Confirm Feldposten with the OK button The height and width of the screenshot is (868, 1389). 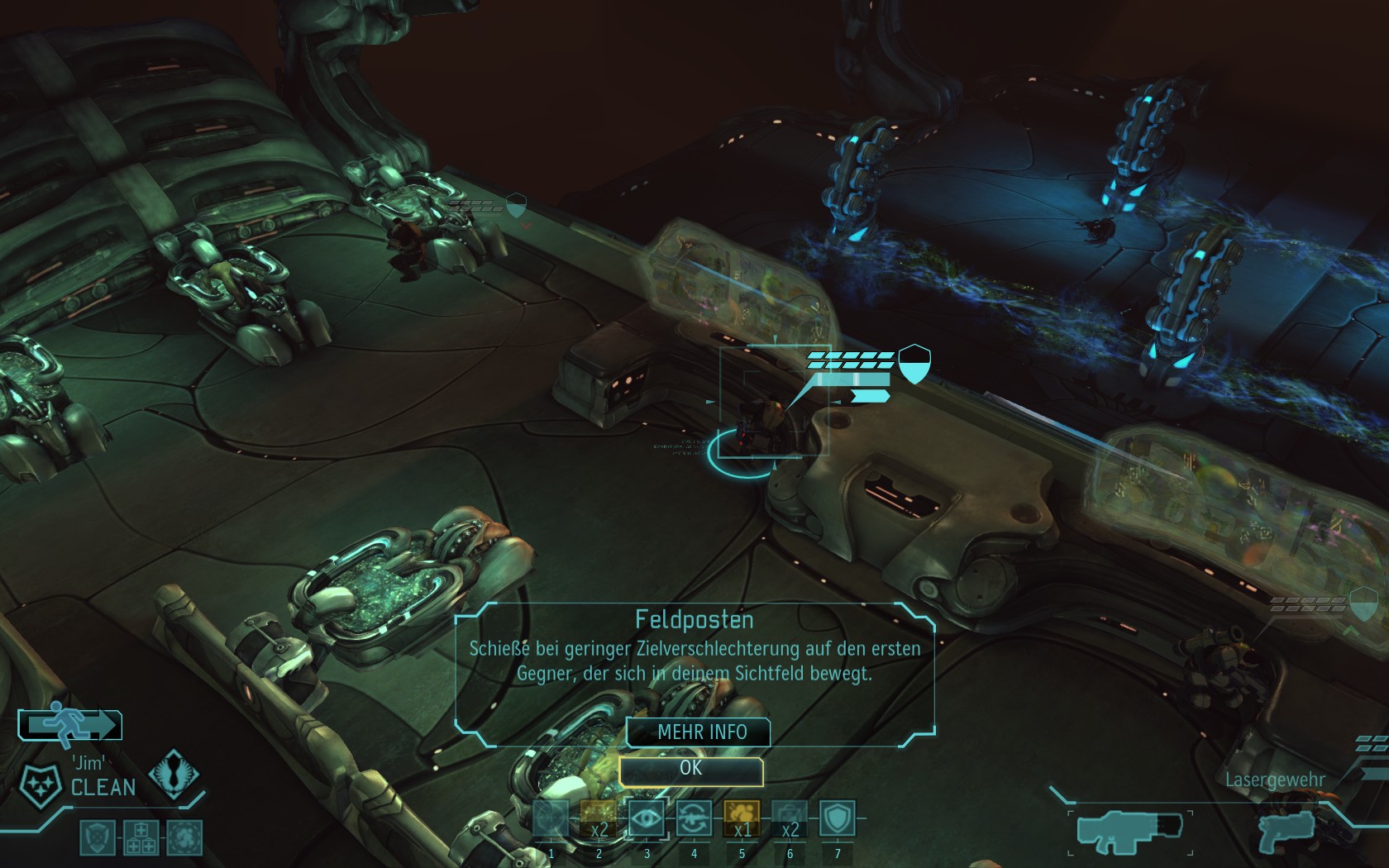[x=690, y=770]
